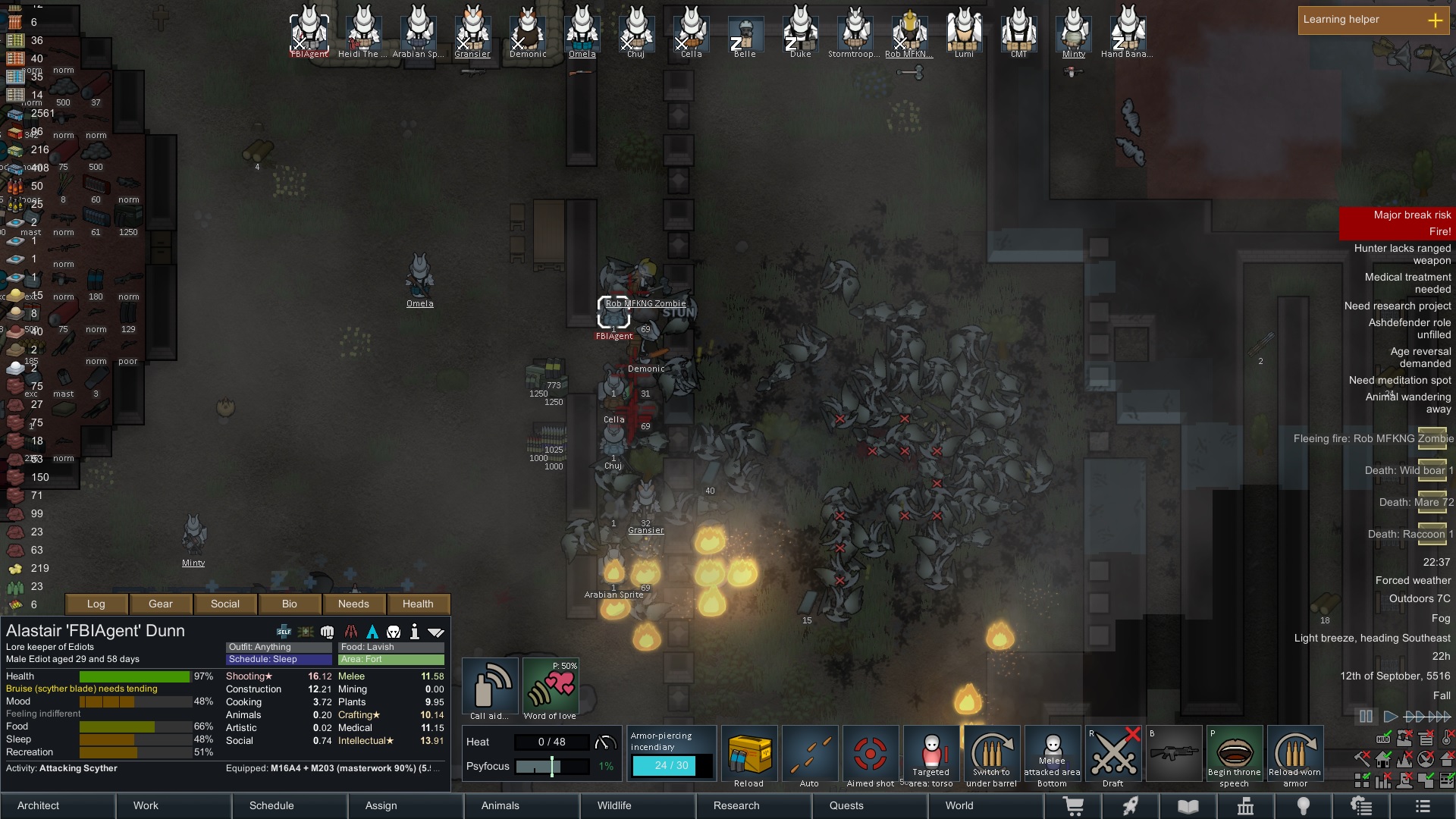The height and width of the screenshot is (819, 1456).
Task: Open the Quests menu
Action: (846, 805)
